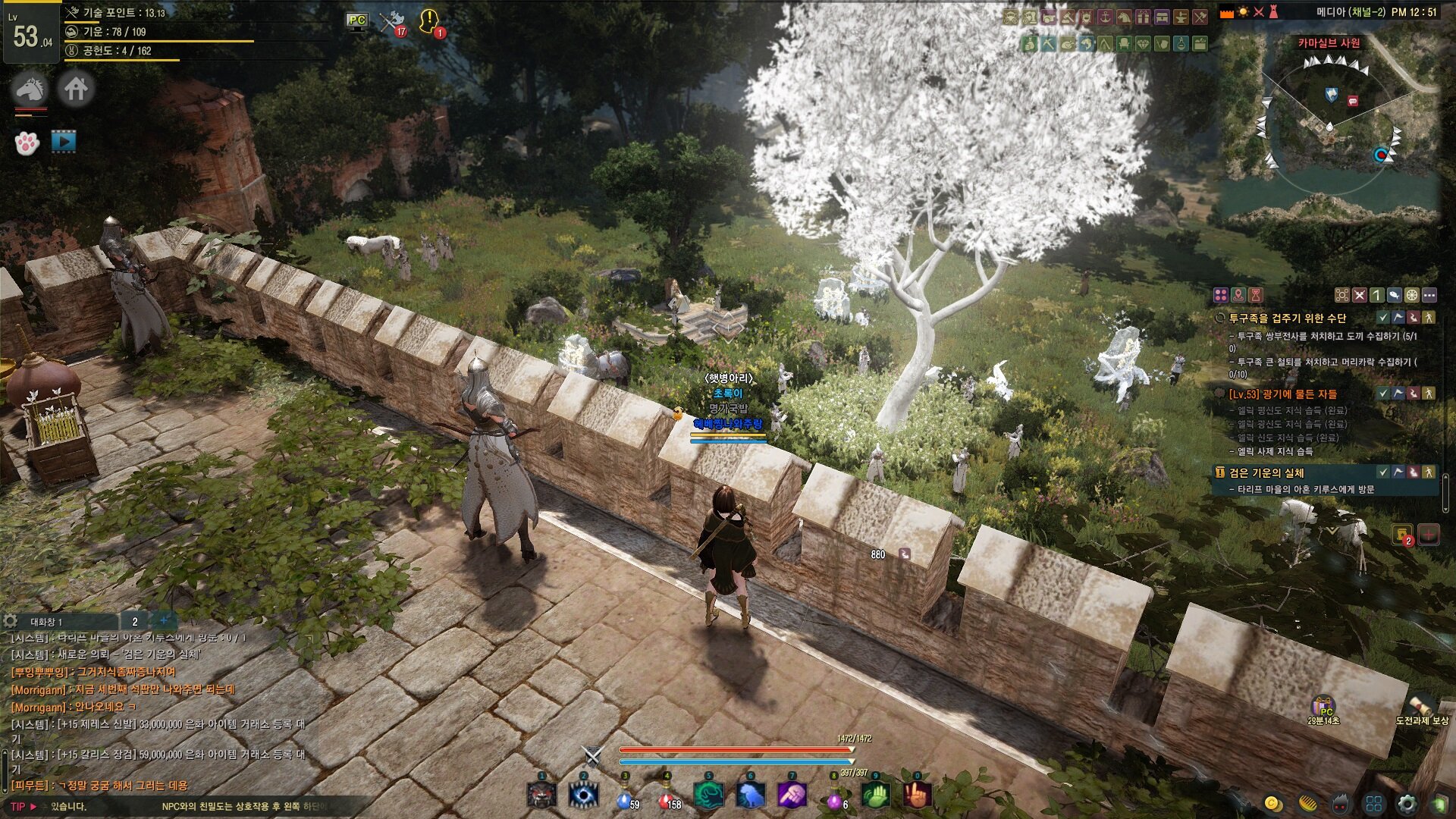This screenshot has height=819, width=1456.
Task: Activate the beast face skill in slot 1
Action: (x=541, y=795)
